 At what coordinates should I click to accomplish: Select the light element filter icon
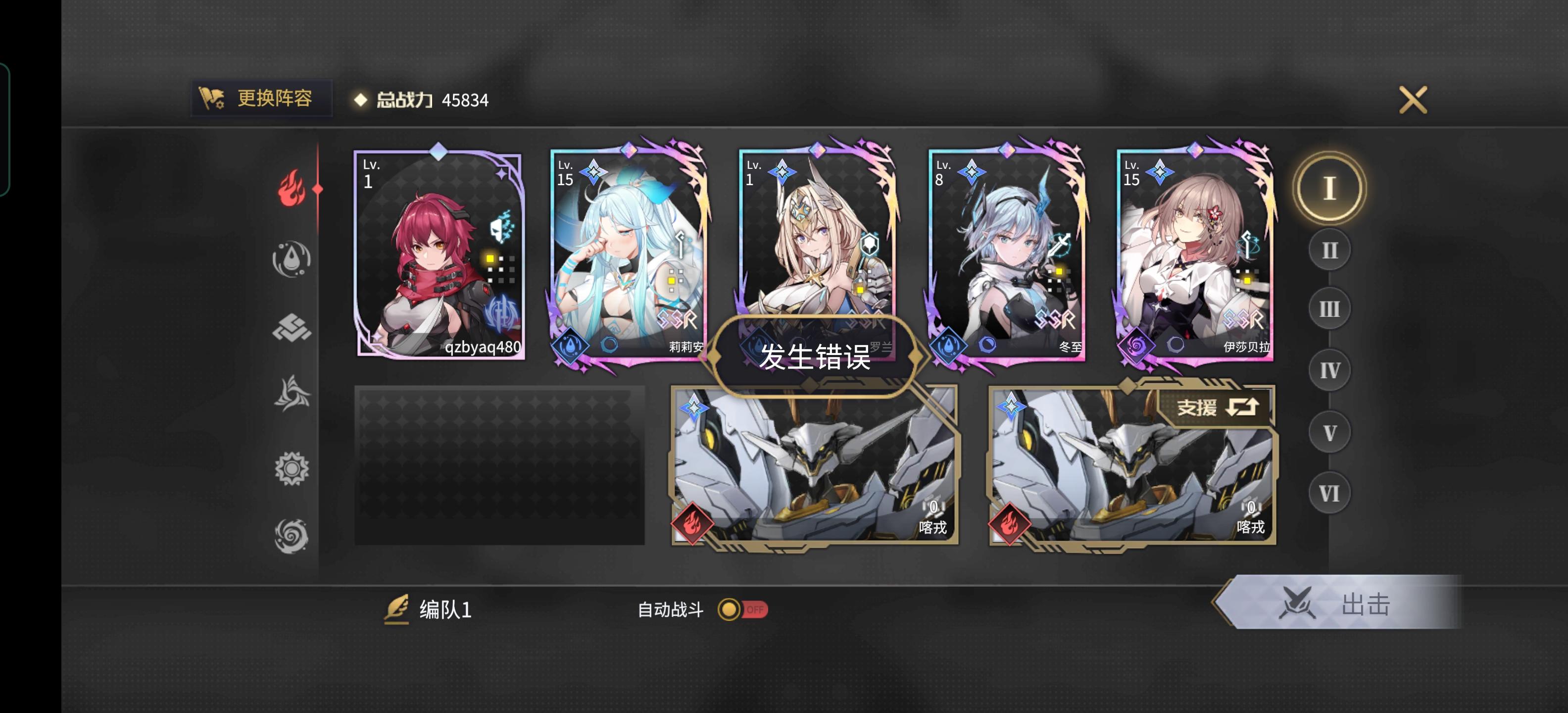[291, 463]
